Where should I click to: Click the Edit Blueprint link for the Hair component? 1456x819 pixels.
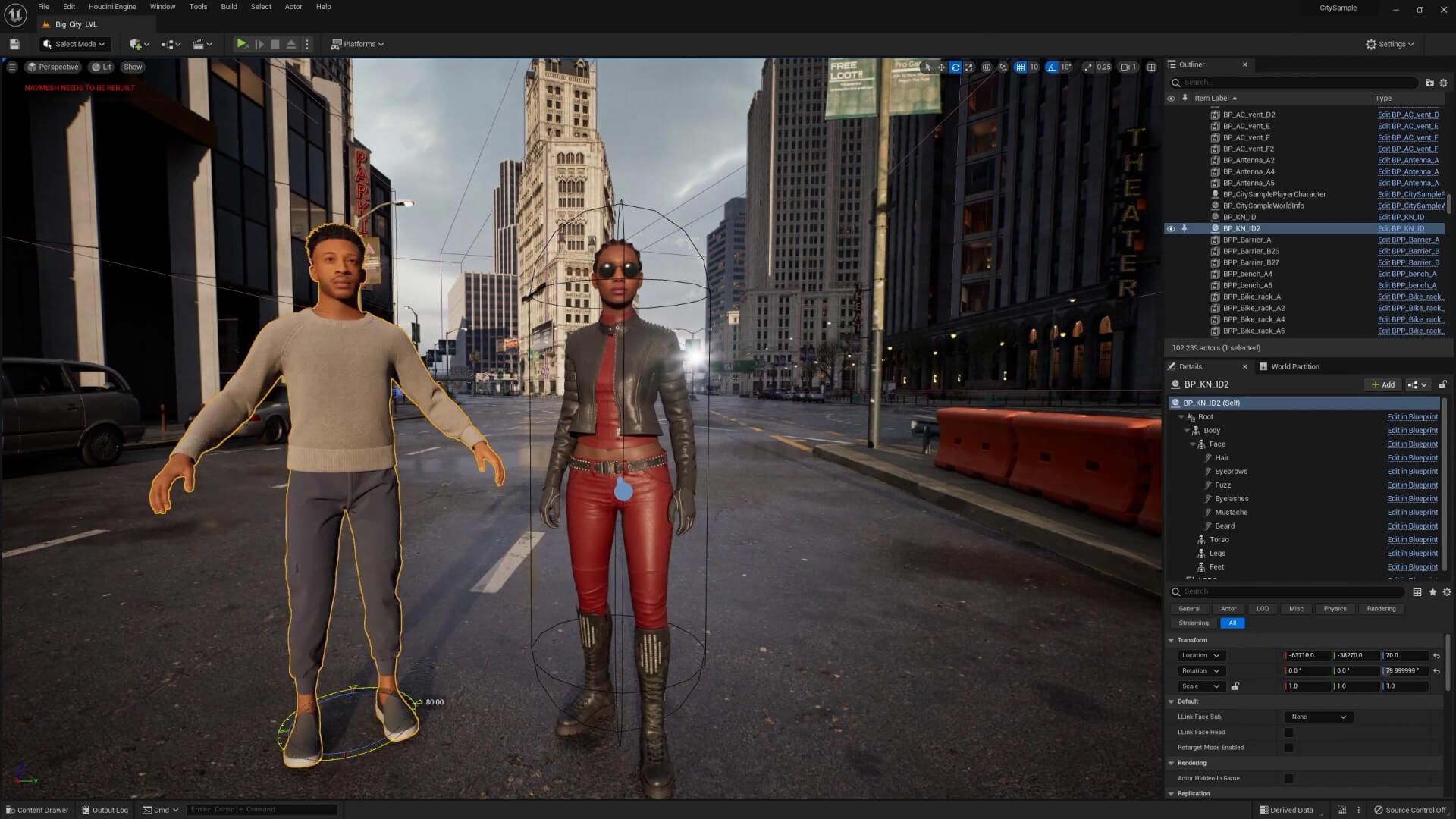click(1411, 457)
